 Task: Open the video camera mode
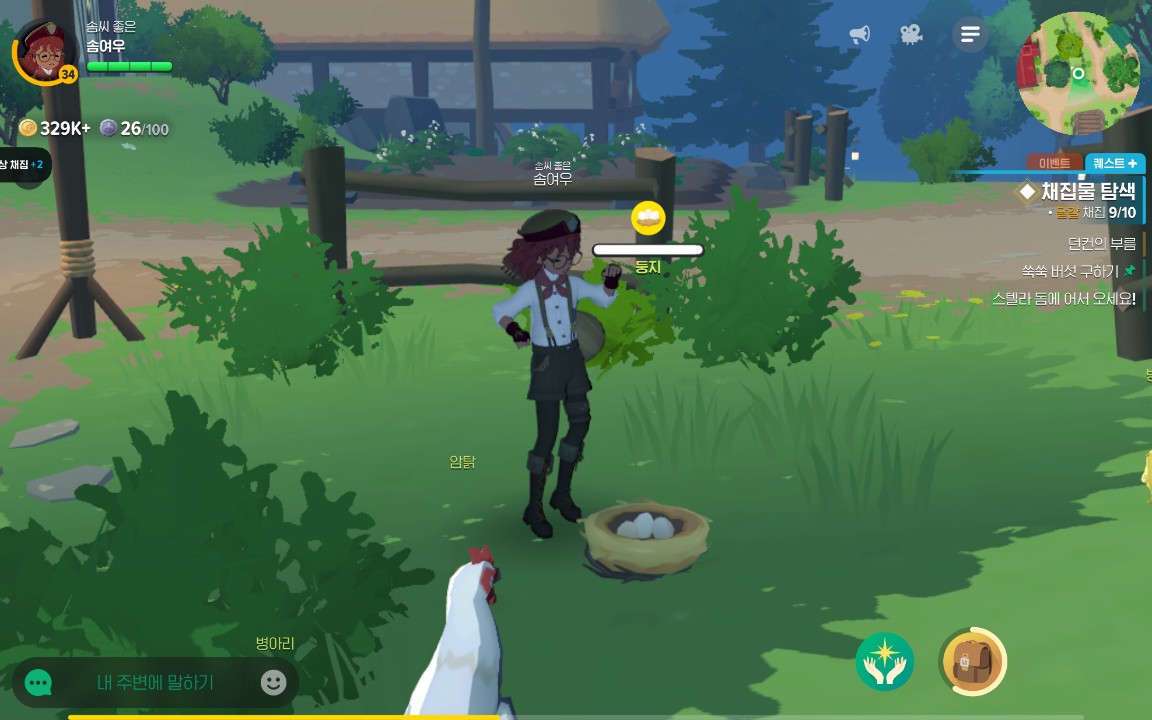click(910, 35)
